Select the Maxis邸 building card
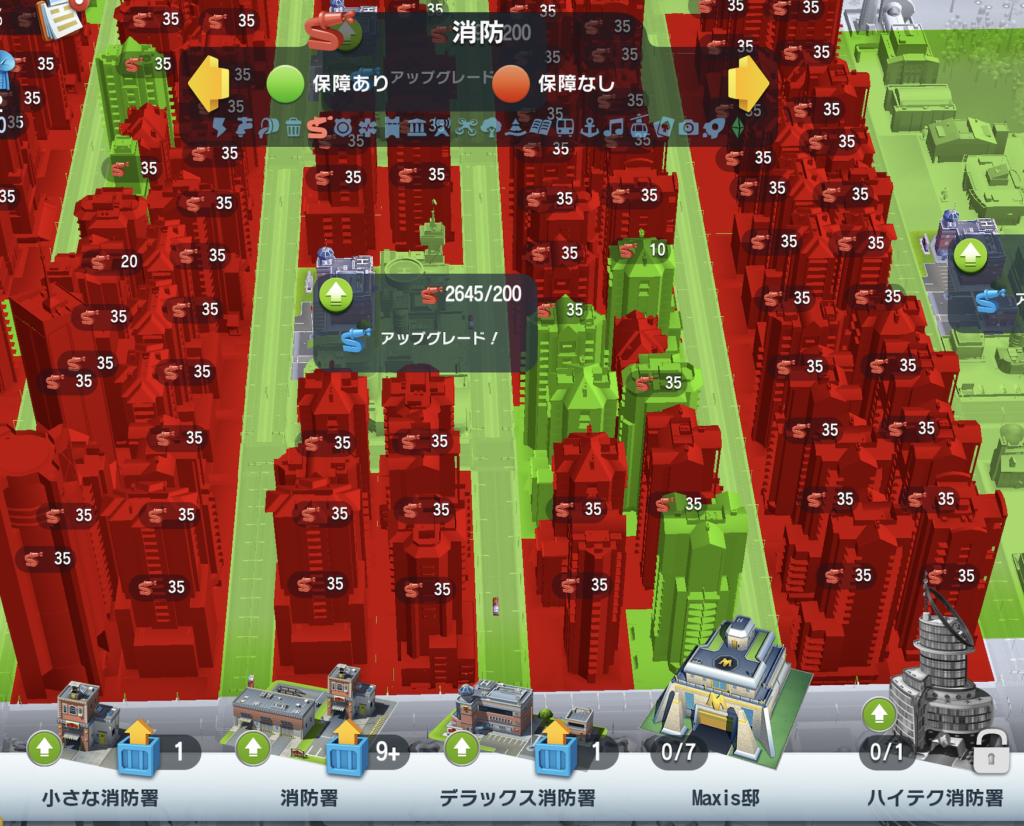Screen dimensions: 1024x826 (730, 720)
